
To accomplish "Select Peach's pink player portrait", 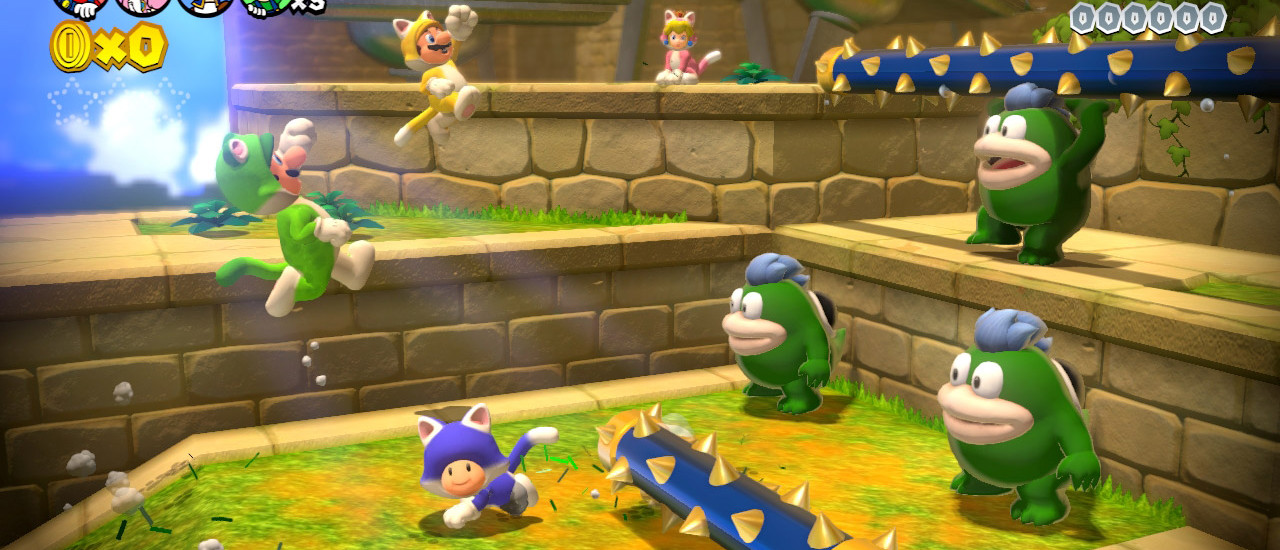I will (x=143, y=6).
